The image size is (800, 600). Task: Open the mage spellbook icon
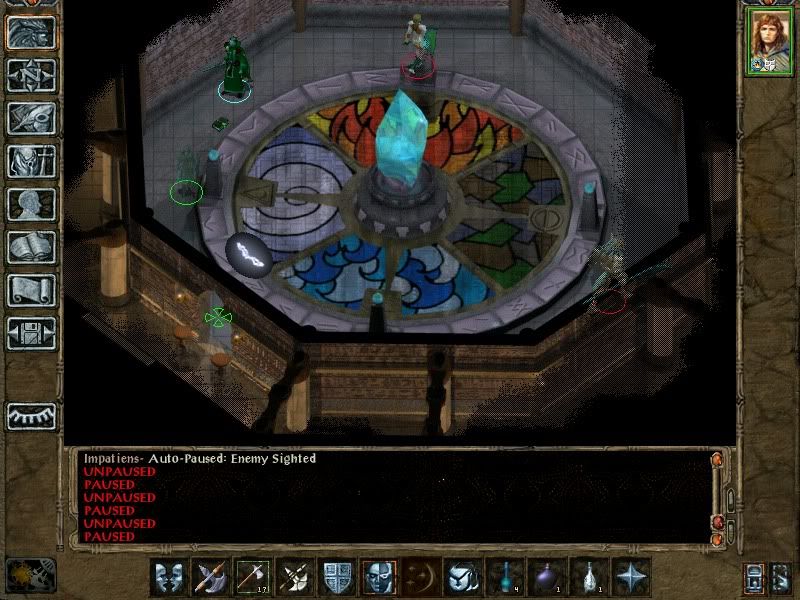[31, 247]
